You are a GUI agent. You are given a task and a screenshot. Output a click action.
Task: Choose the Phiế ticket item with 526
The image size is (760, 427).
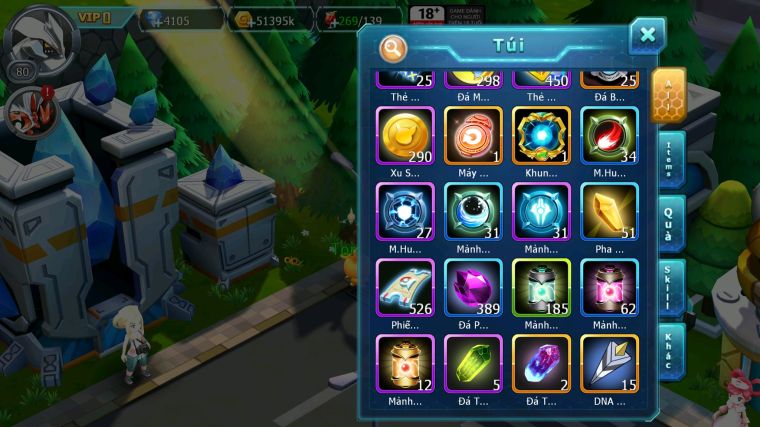405,286
